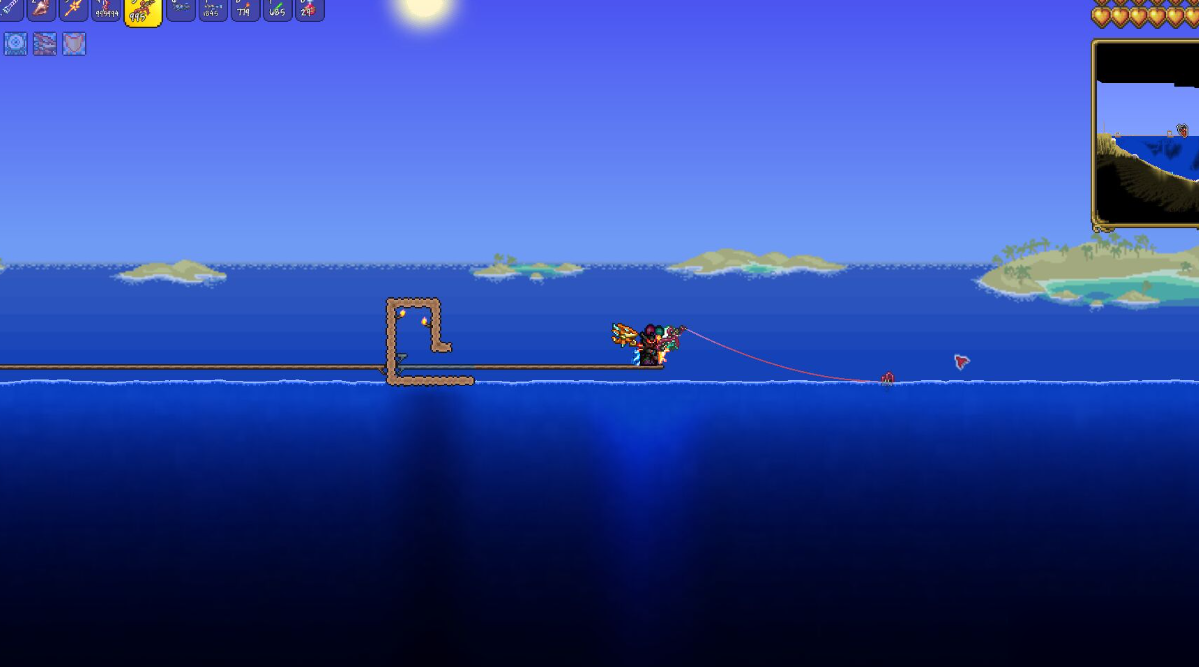
Task: Choose the golden spear hotbar slot
Action: pyautogui.click(x=74, y=9)
